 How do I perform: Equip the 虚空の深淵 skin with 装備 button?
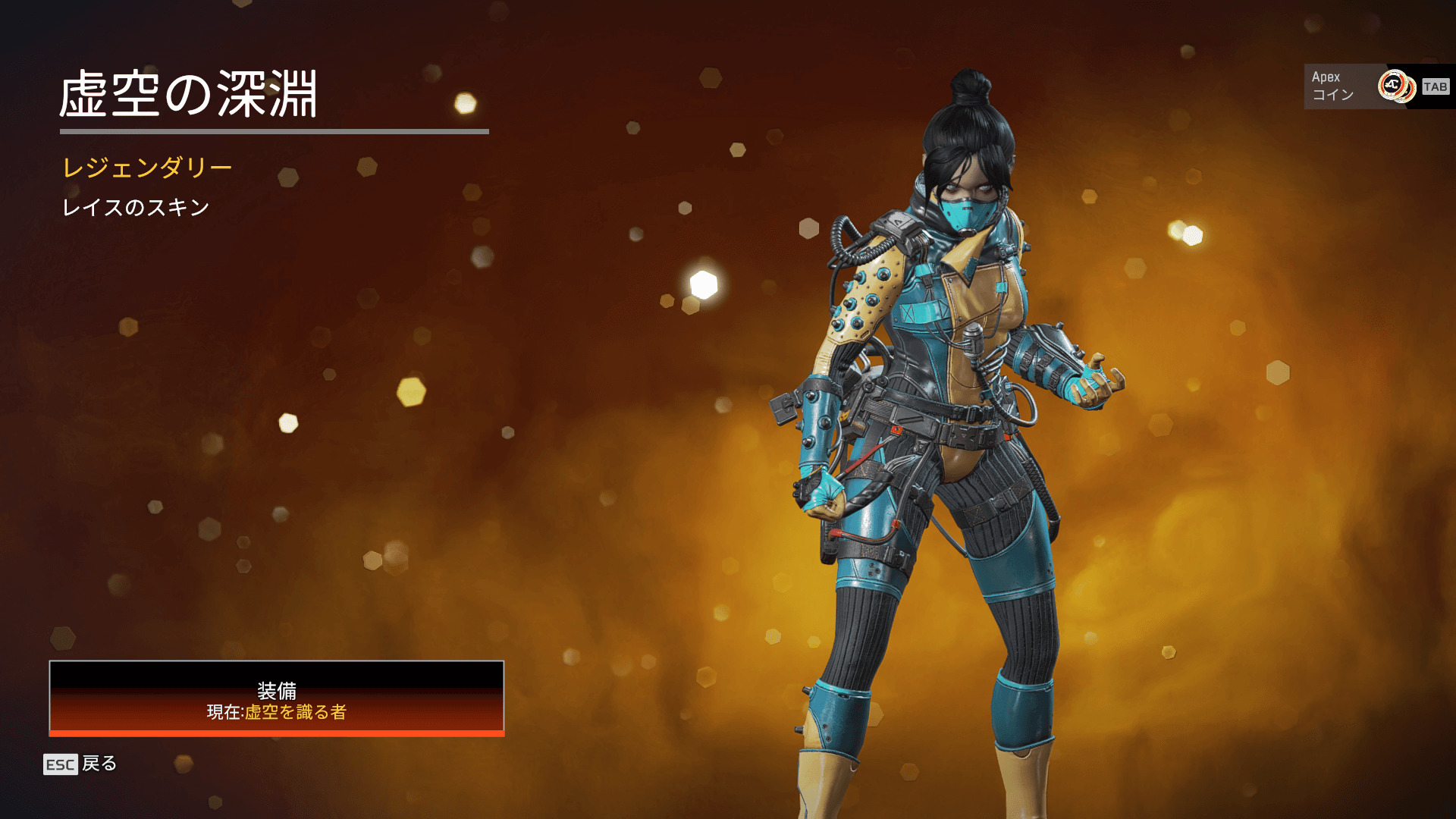pos(276,698)
